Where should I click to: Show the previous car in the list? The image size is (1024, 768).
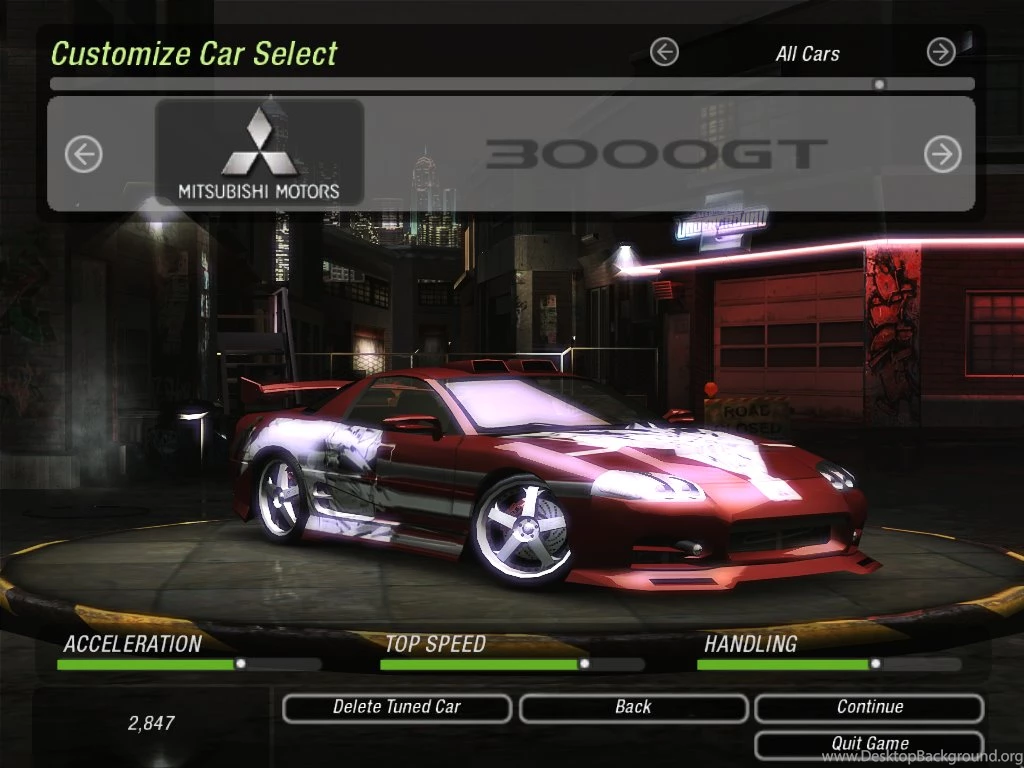pos(84,154)
